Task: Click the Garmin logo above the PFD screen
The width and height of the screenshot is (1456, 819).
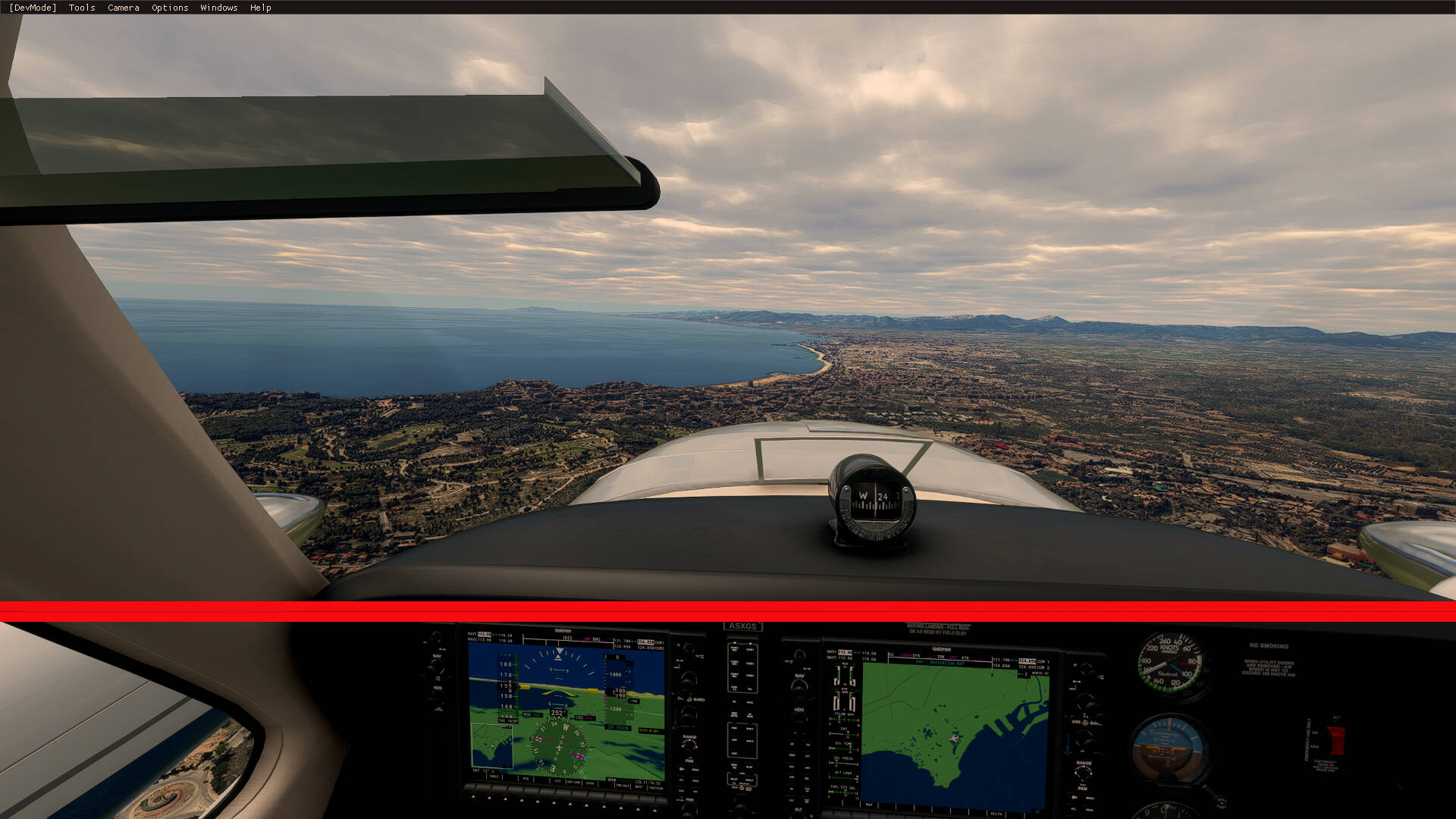Action: 563,630
